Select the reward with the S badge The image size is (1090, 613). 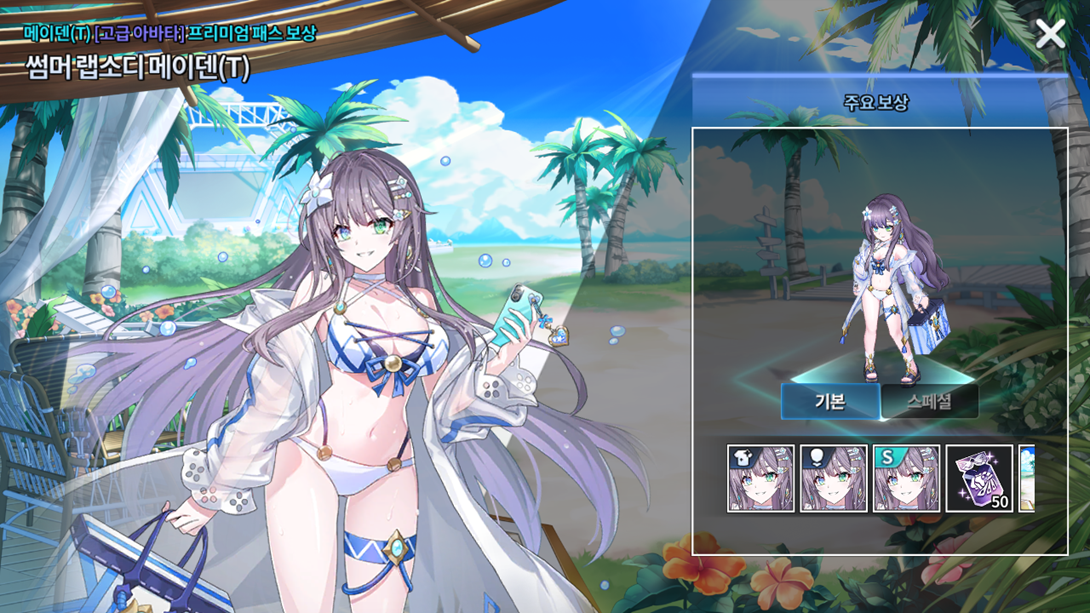click(906, 479)
